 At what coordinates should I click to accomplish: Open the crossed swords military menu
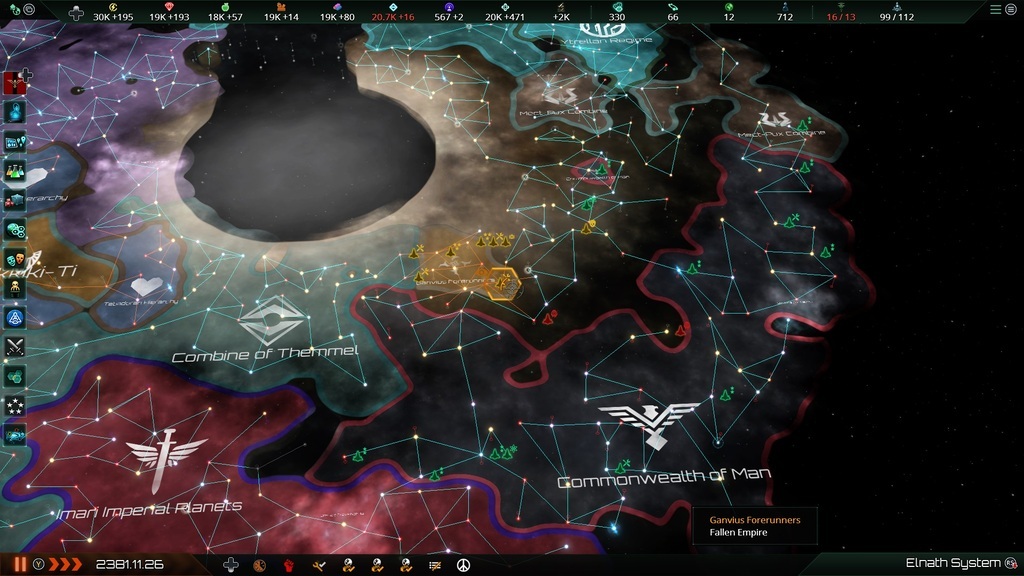point(15,347)
